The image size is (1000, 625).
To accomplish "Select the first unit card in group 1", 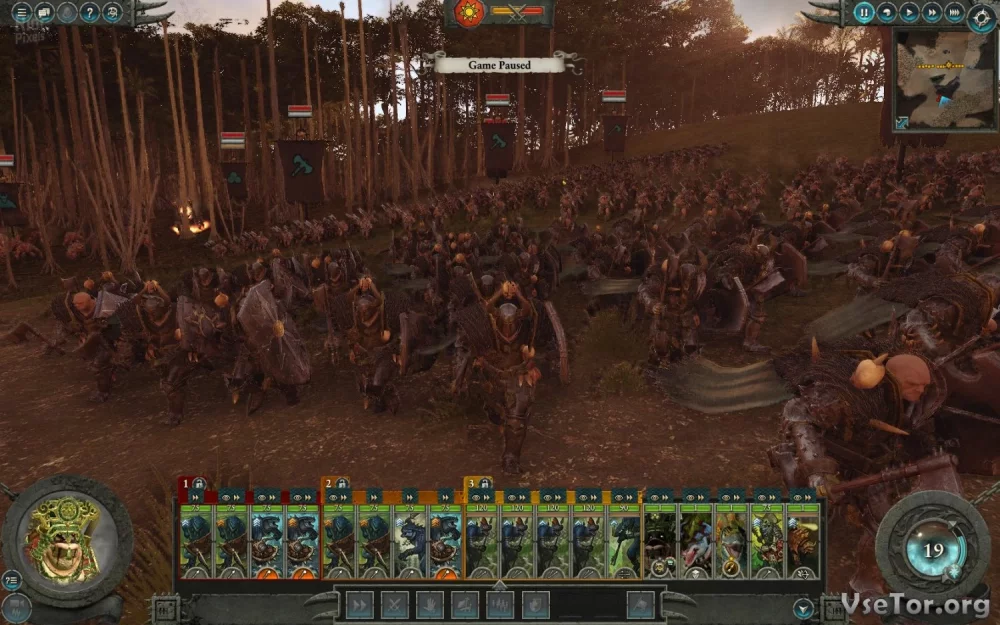I will pyautogui.click(x=196, y=540).
